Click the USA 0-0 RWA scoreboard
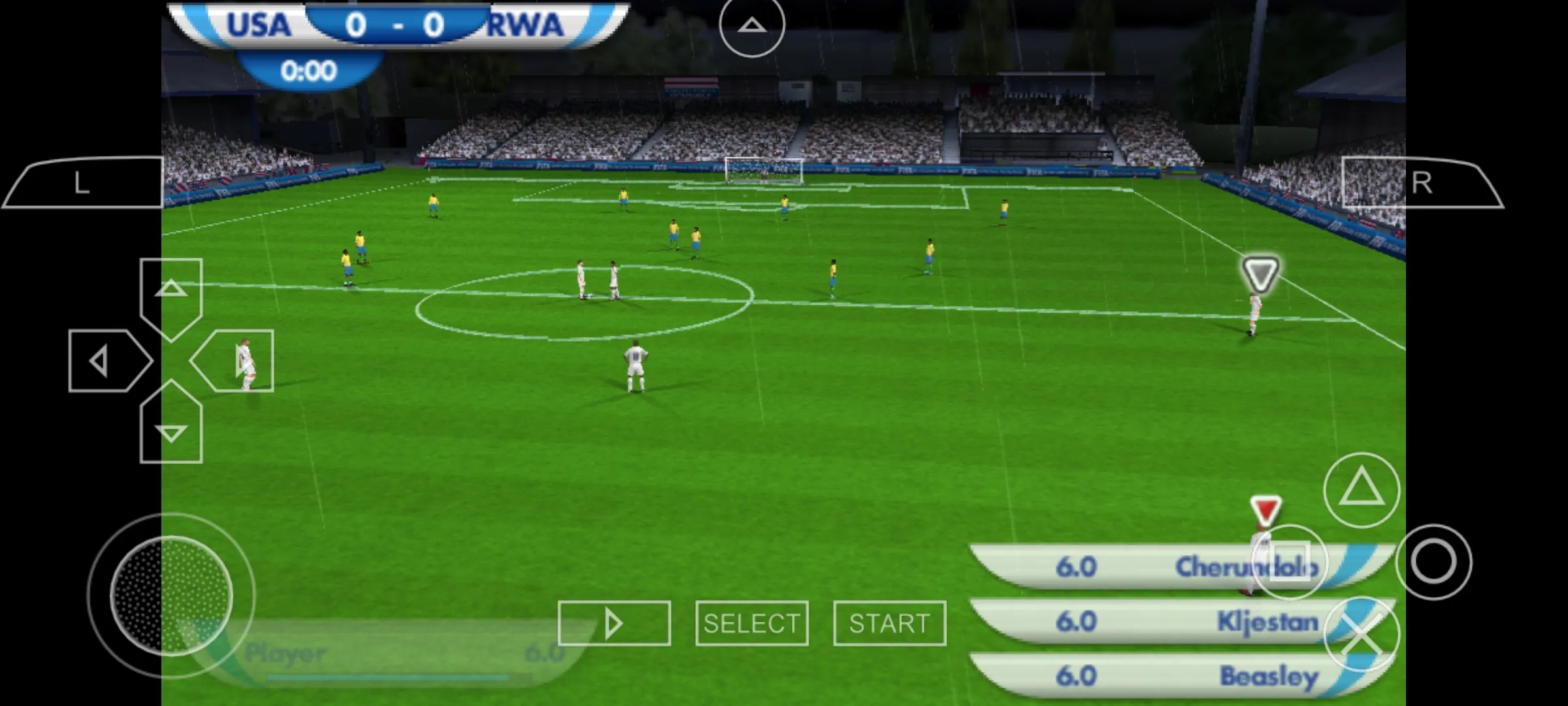 point(392,25)
